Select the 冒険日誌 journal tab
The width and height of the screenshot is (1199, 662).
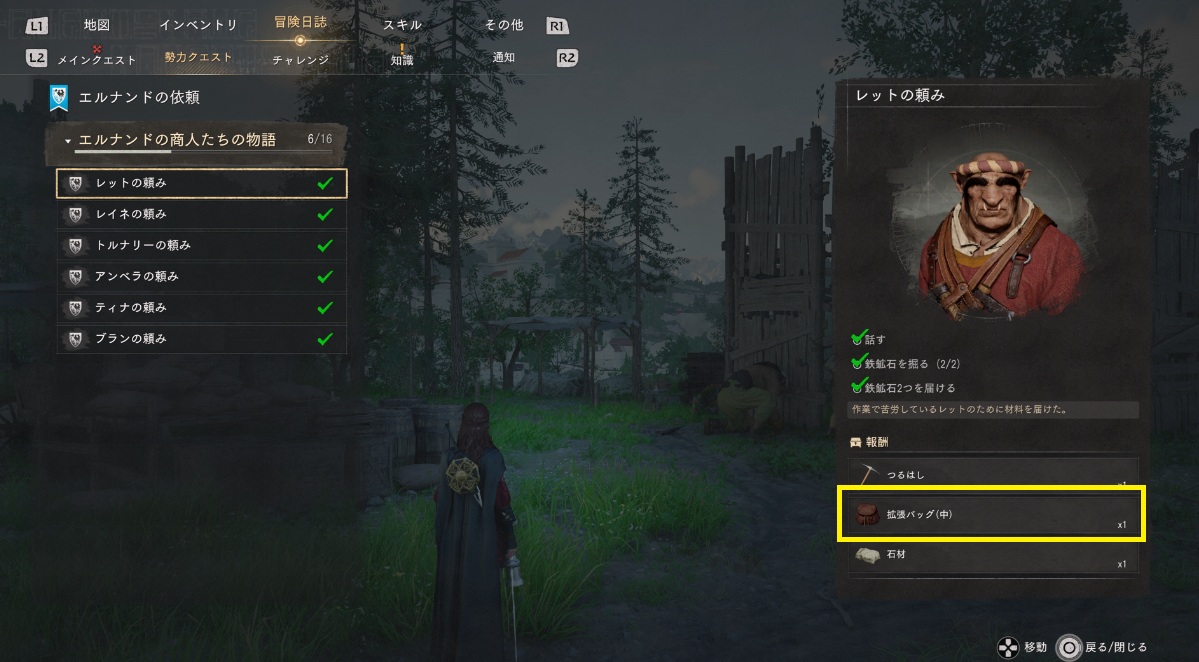(300, 22)
